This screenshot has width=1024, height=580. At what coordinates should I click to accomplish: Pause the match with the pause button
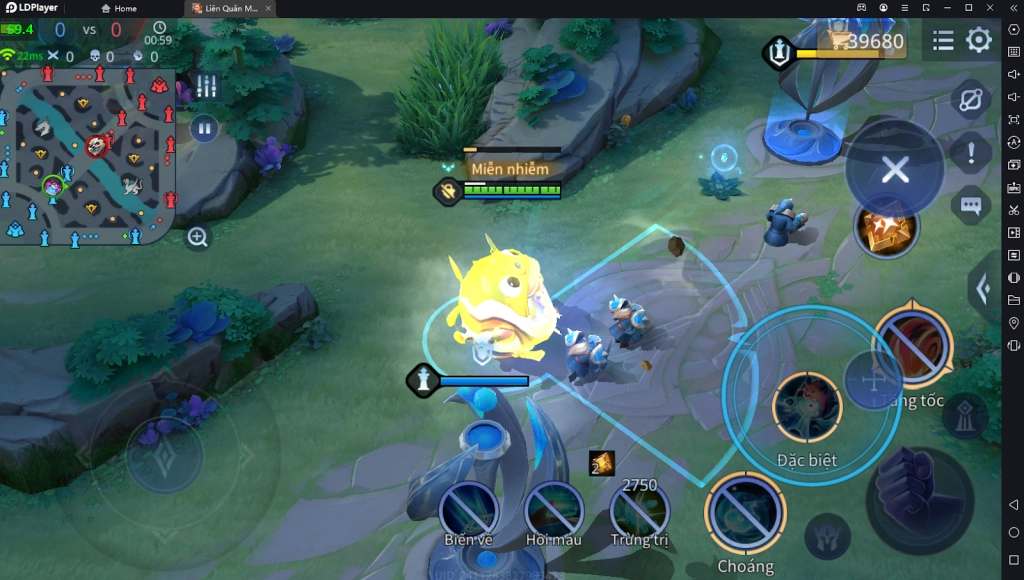[204, 129]
